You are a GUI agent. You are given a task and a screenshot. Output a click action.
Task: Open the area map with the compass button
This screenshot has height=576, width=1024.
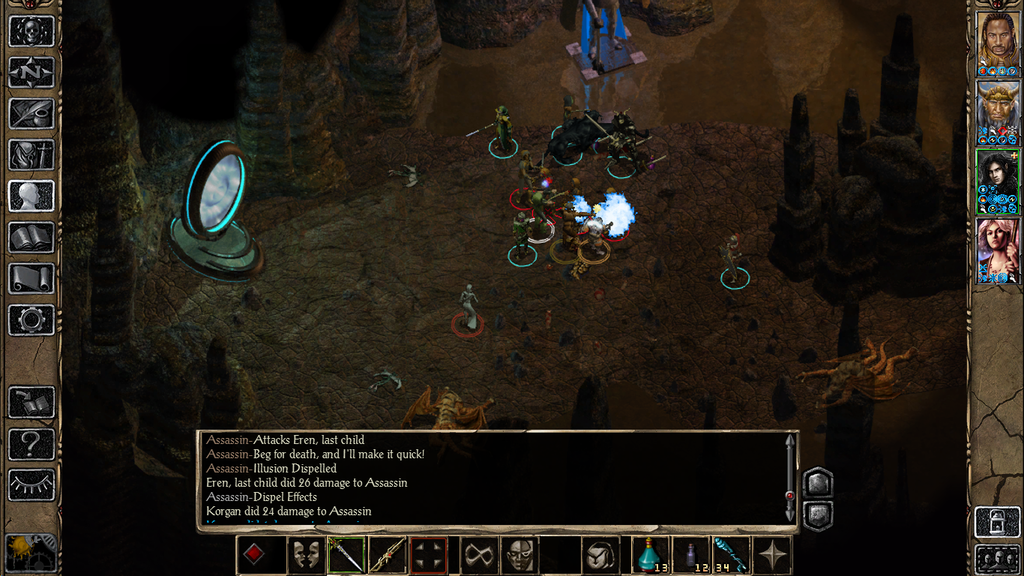pos(31,72)
